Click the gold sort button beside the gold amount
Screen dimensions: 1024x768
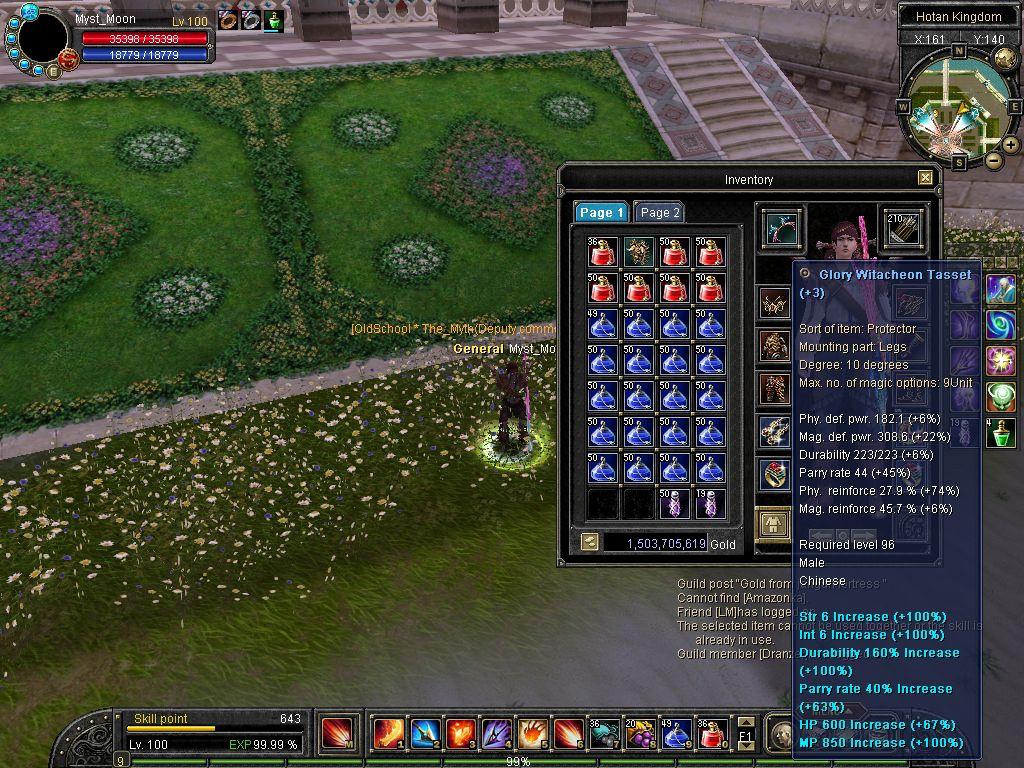coord(590,543)
